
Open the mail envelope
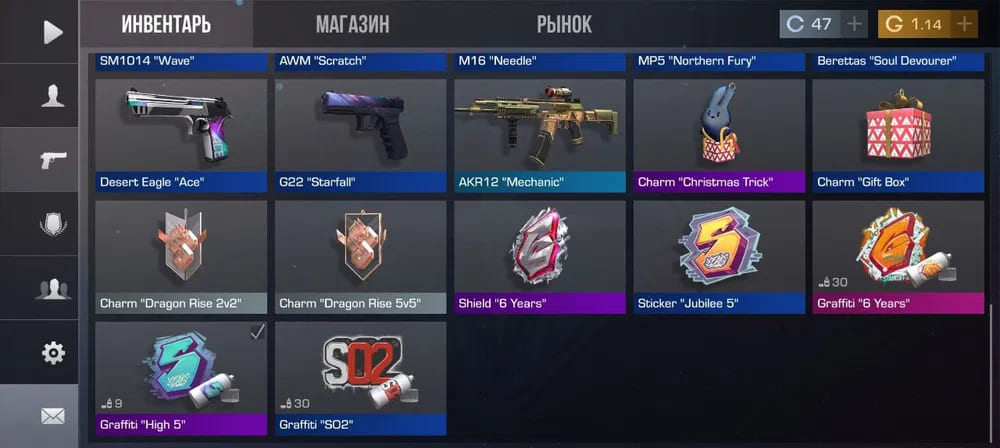52,415
